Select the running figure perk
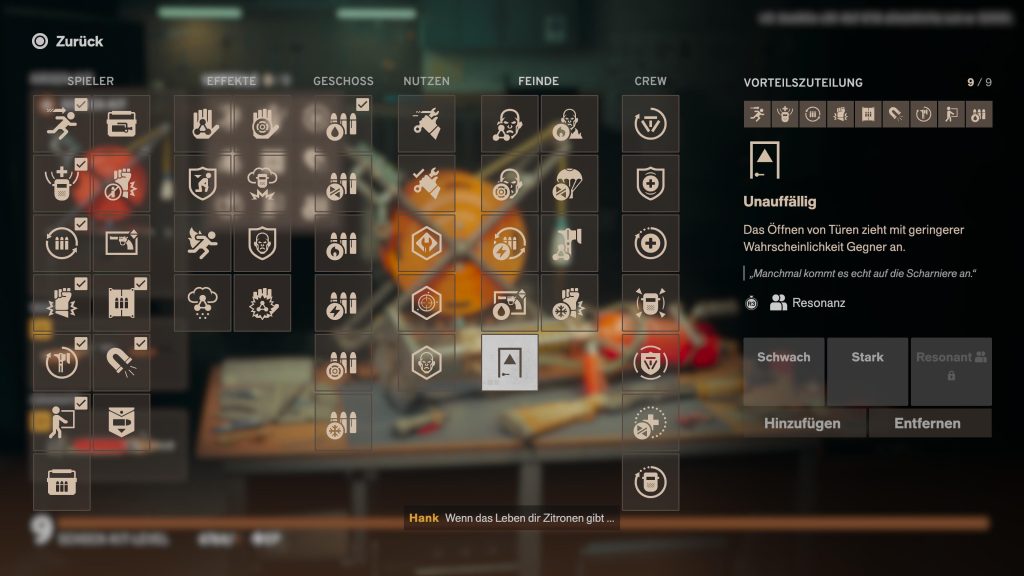This screenshot has height=576, width=1024. pos(62,124)
